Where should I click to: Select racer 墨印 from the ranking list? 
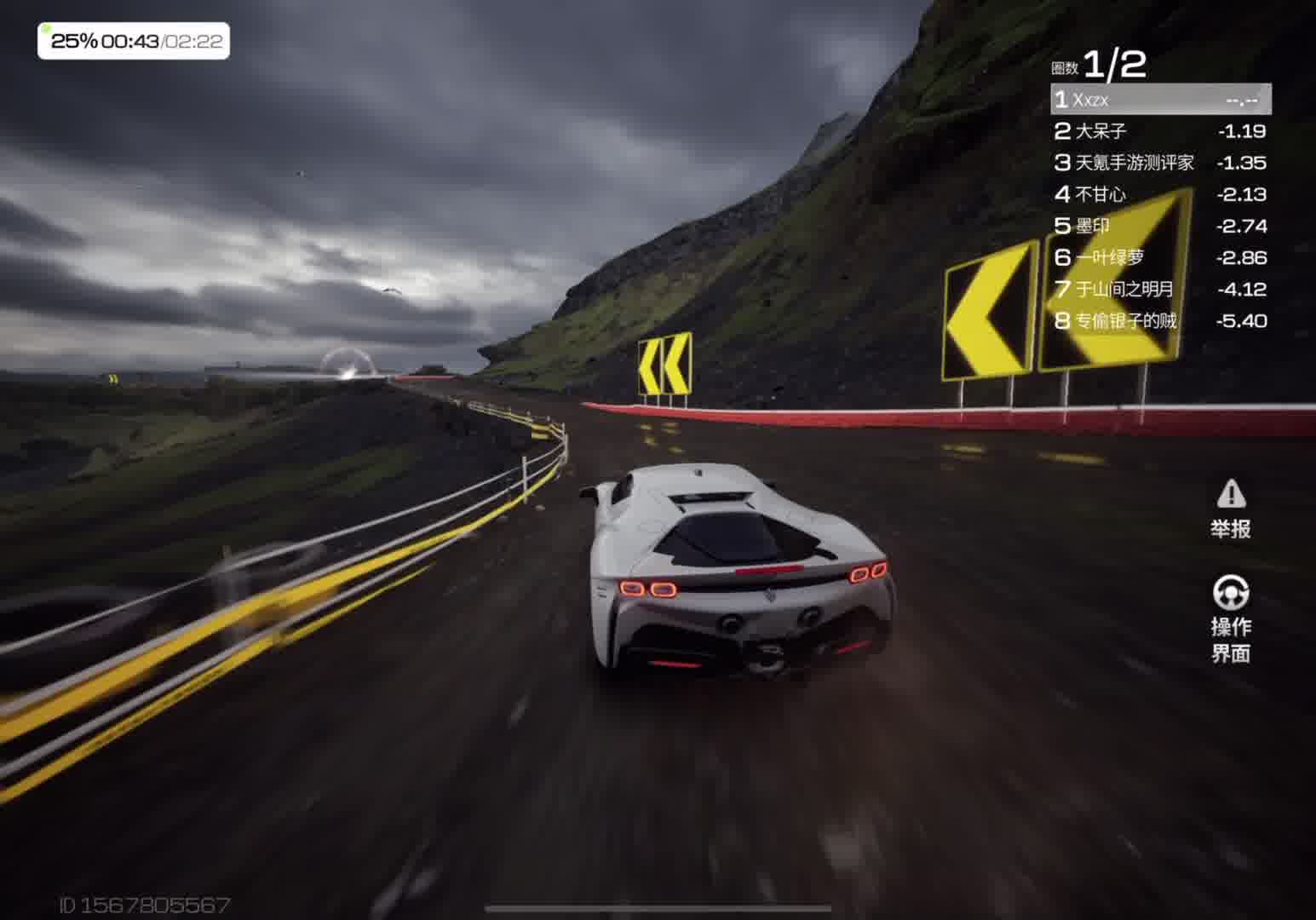click(1160, 226)
